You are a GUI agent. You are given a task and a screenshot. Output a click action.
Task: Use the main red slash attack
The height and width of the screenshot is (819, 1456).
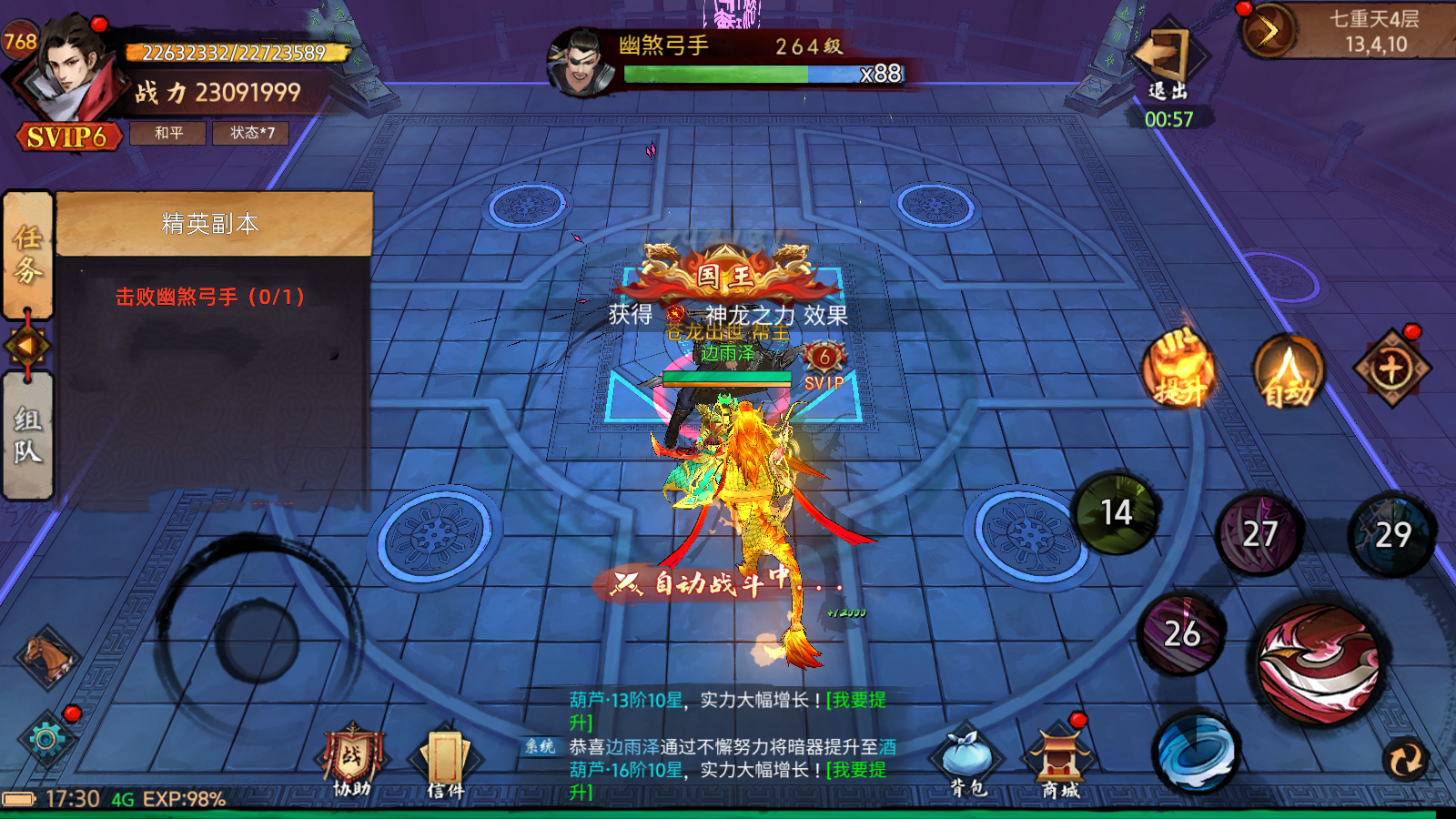1319,663
